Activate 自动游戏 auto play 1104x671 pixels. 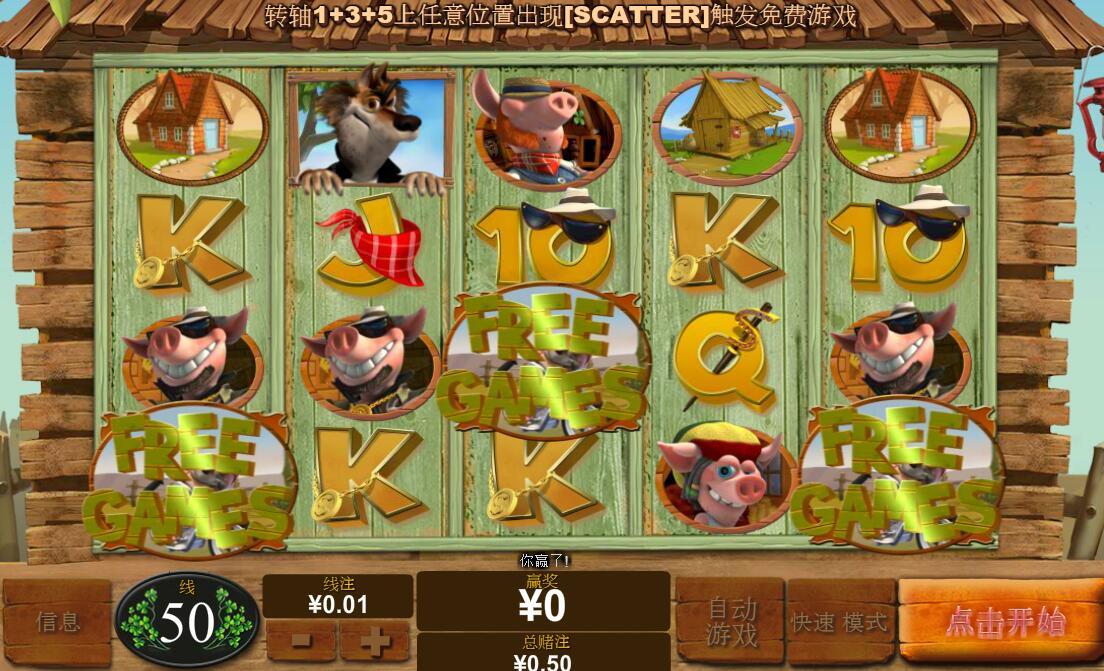pos(731,621)
